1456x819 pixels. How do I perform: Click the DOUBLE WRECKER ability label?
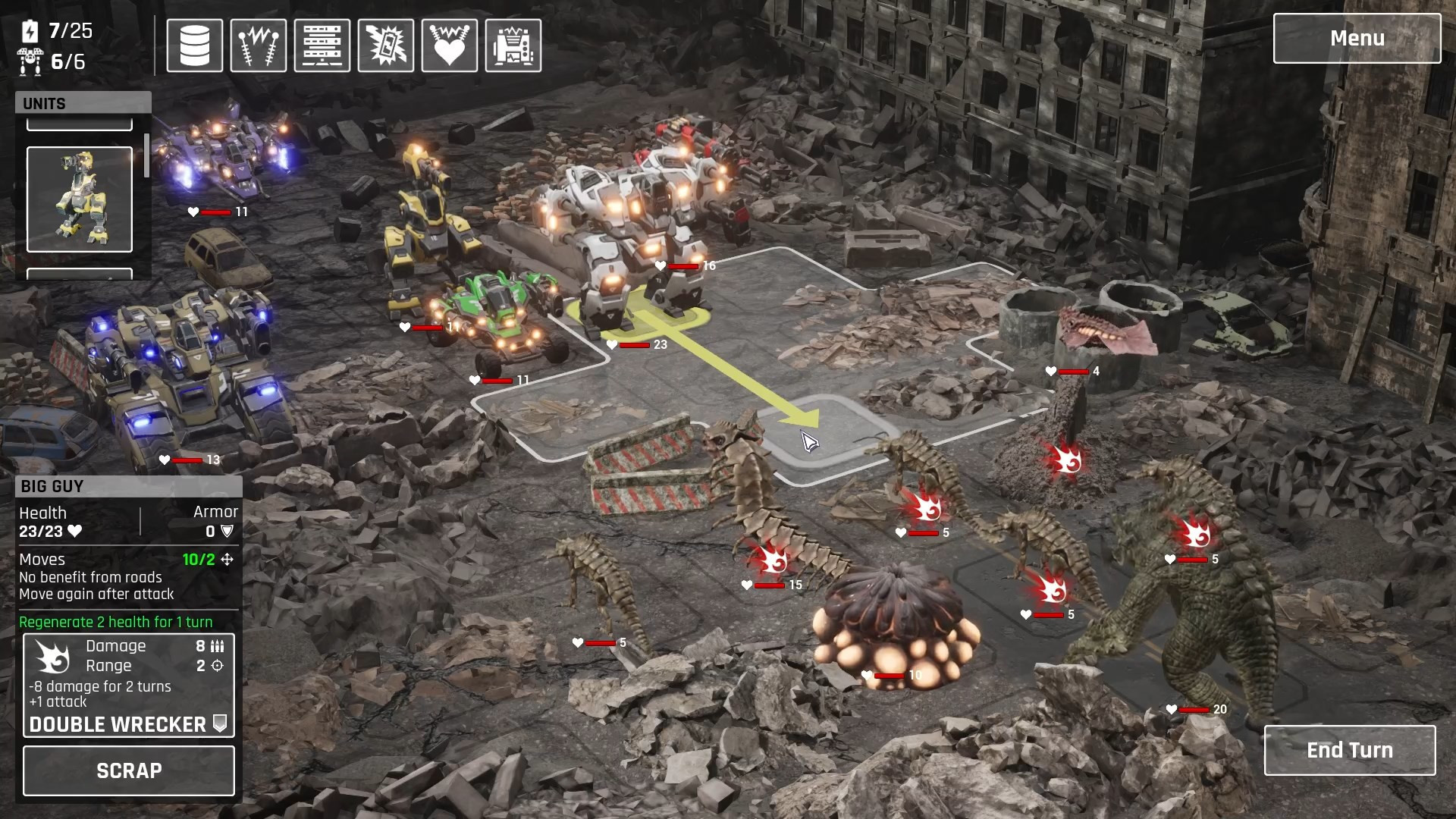(x=118, y=724)
